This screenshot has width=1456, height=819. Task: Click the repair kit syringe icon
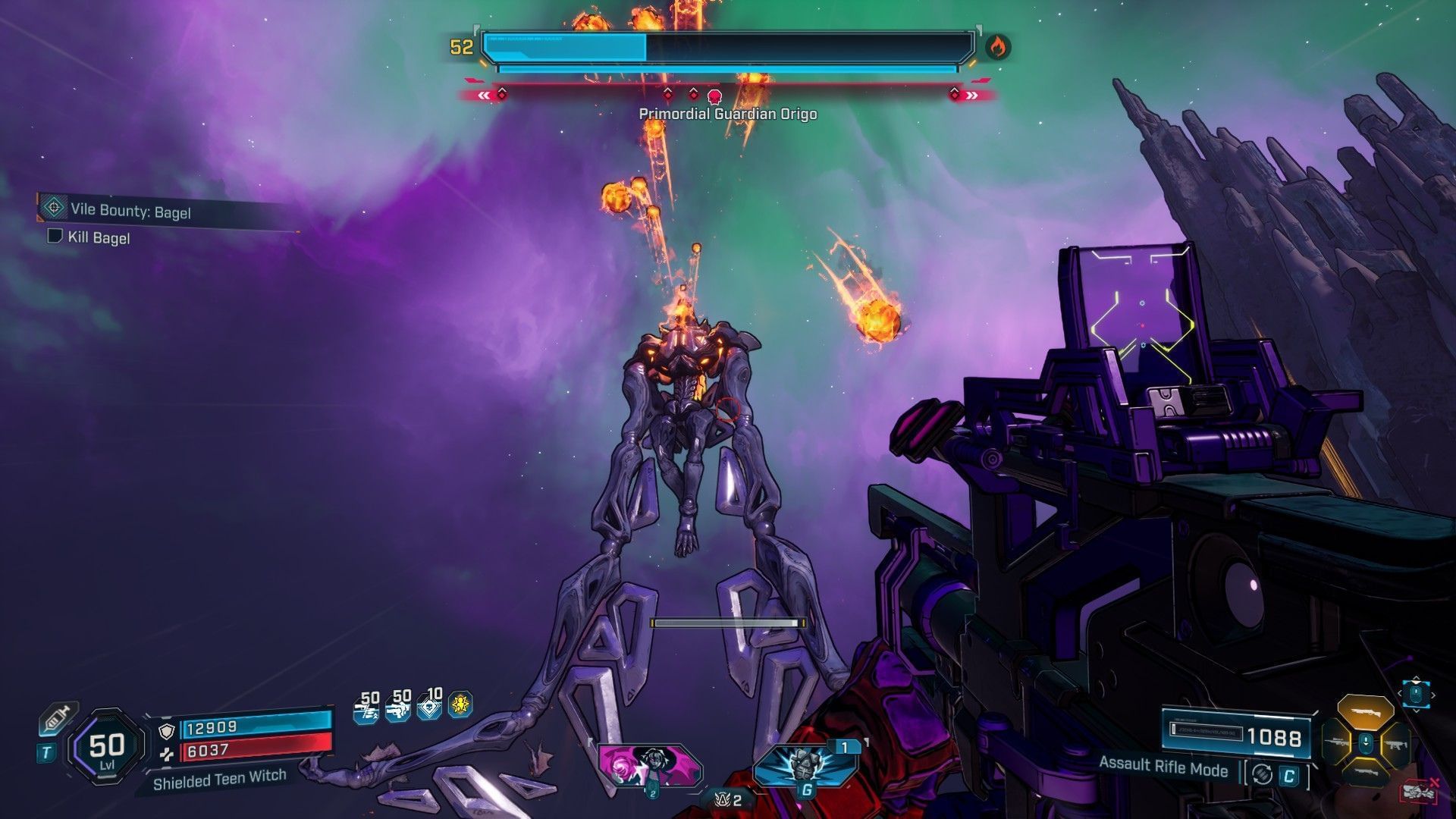tap(58, 718)
